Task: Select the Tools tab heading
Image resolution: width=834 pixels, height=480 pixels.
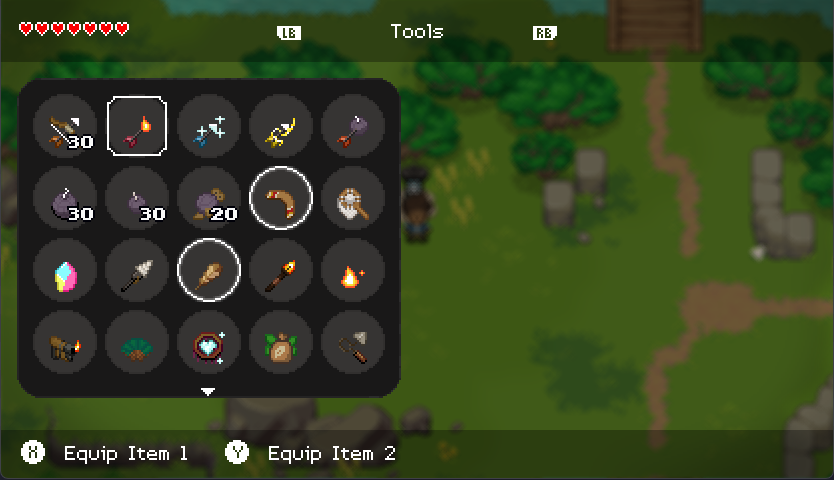Action: [x=416, y=32]
